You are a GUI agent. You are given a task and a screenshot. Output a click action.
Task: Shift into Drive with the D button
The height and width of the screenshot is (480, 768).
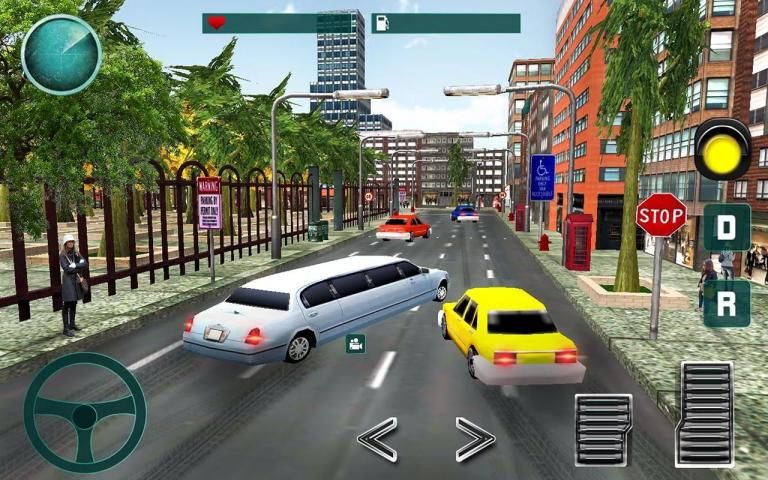point(726,228)
